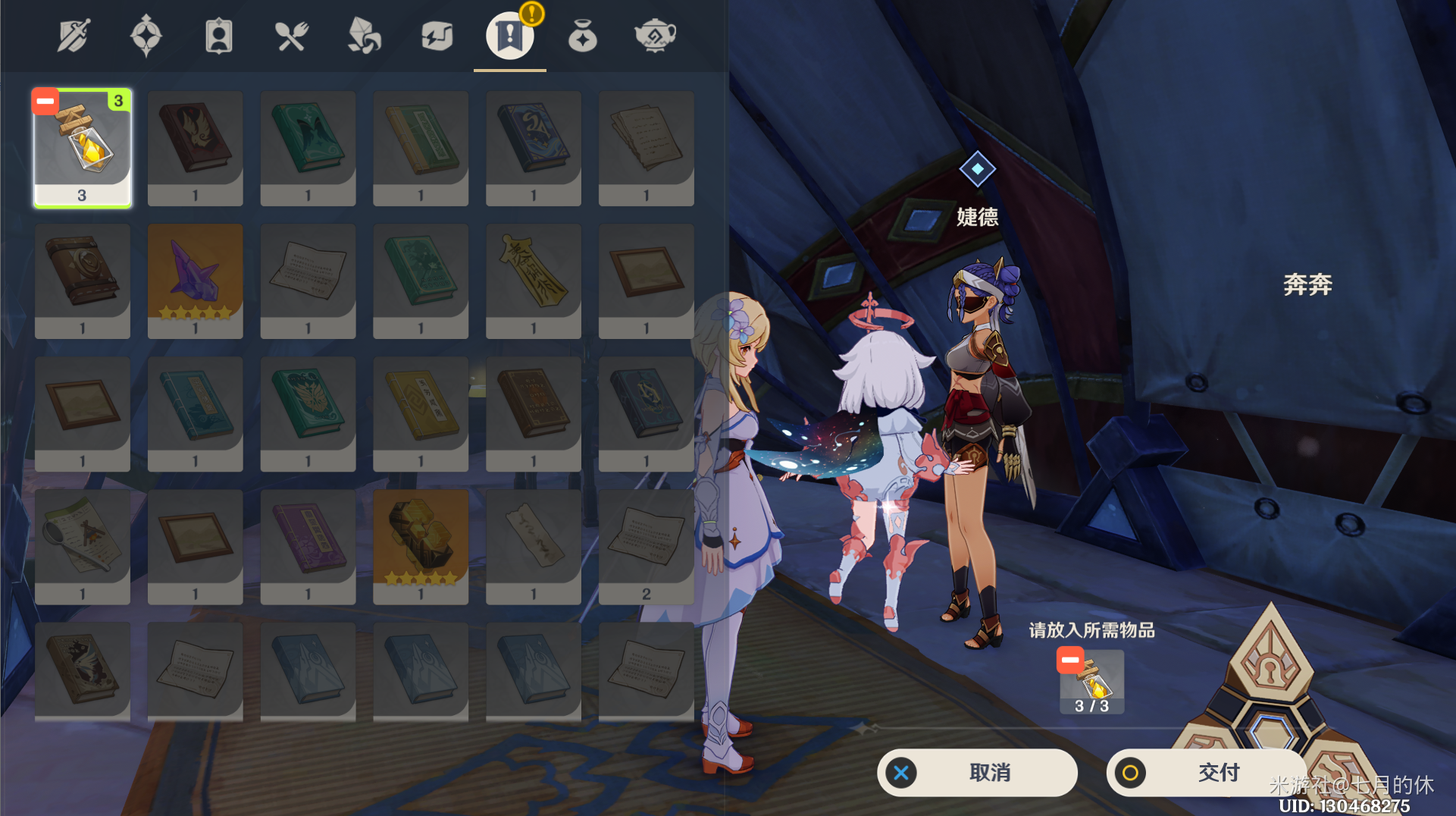Select the quest items tab
This screenshot has width=1456, height=816.
coord(509,36)
